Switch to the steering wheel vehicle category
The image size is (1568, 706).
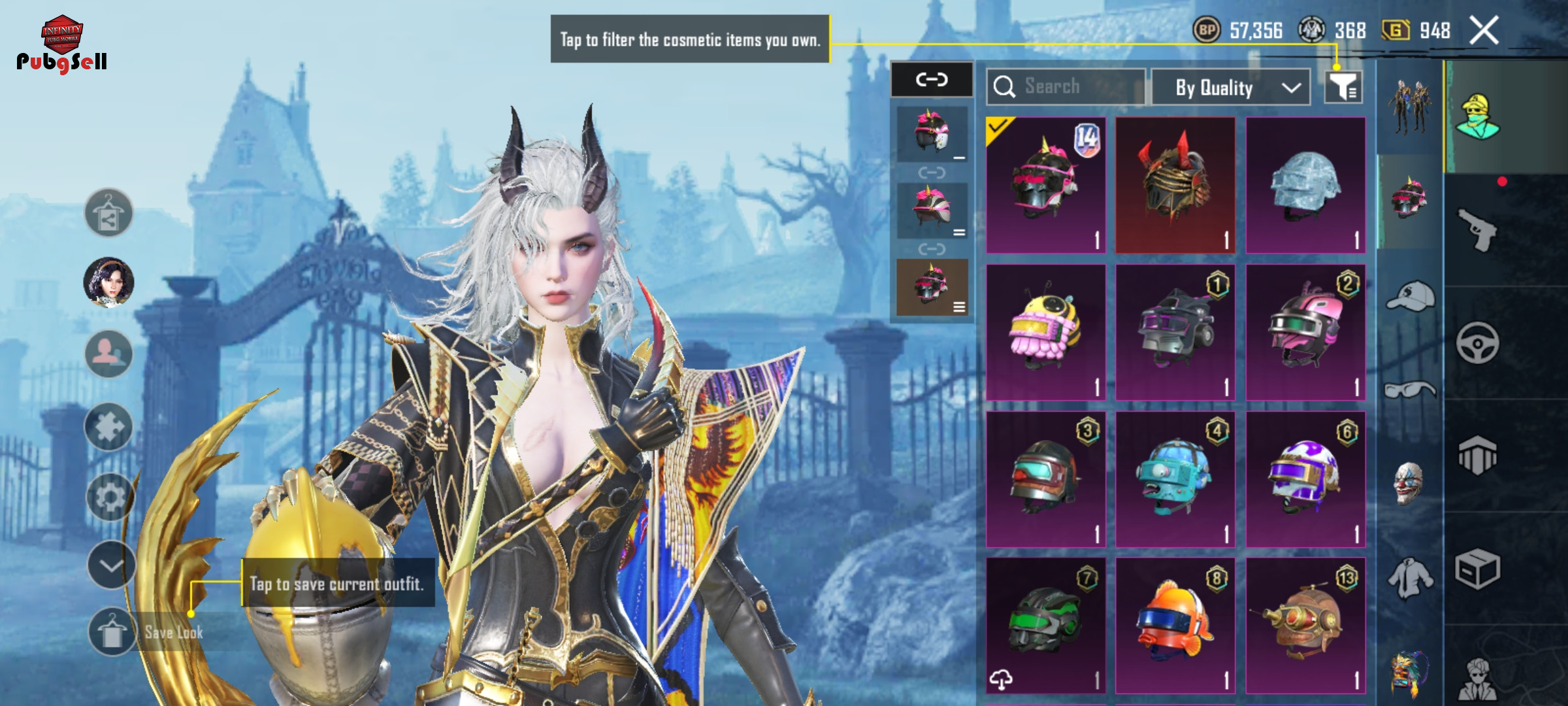1478,343
